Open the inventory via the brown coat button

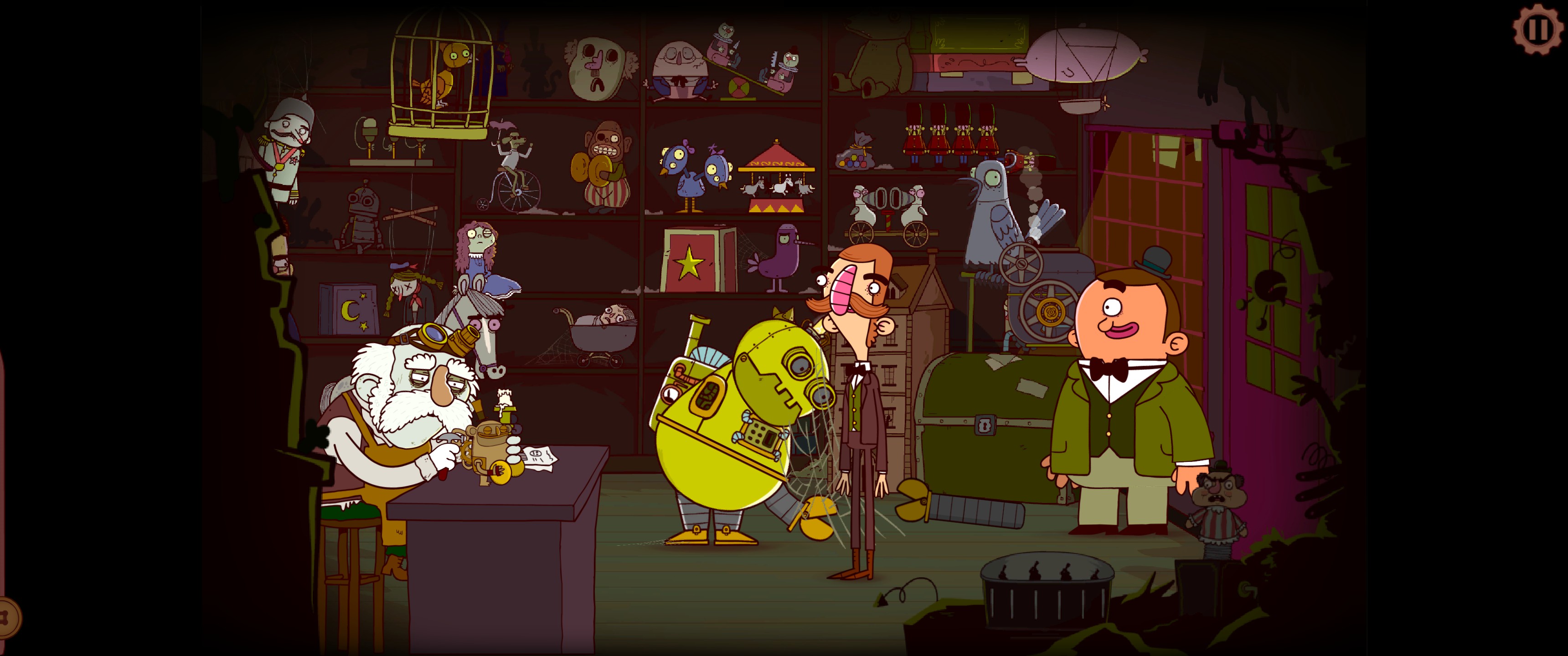[x=9, y=618]
